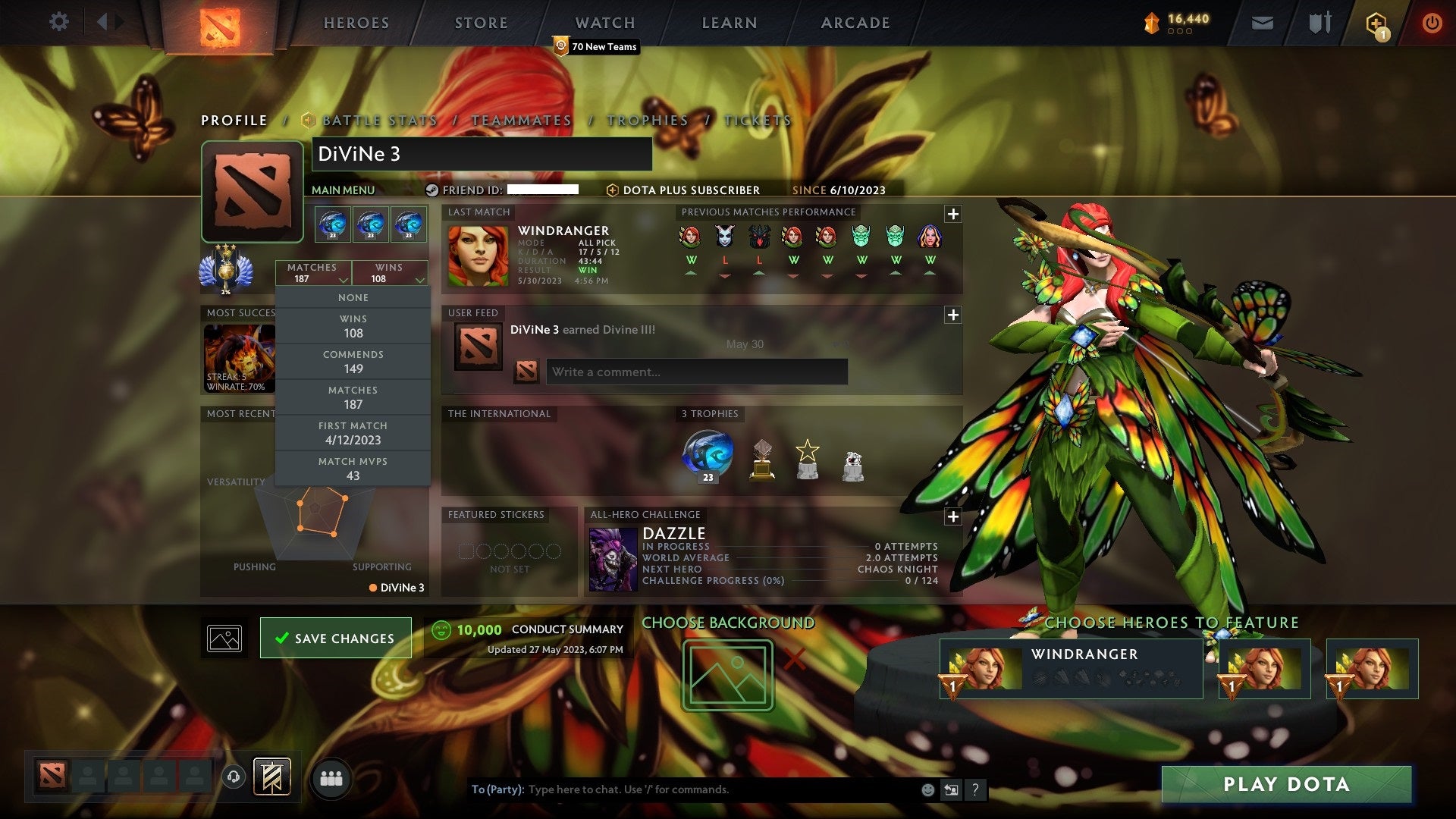Open the mail notifications envelope icon

(1263, 23)
